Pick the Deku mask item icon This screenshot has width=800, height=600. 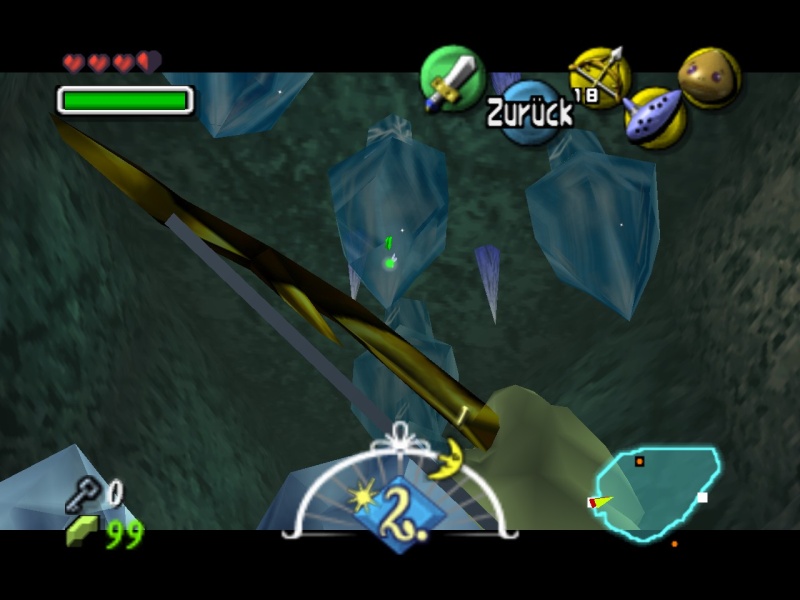(x=709, y=77)
